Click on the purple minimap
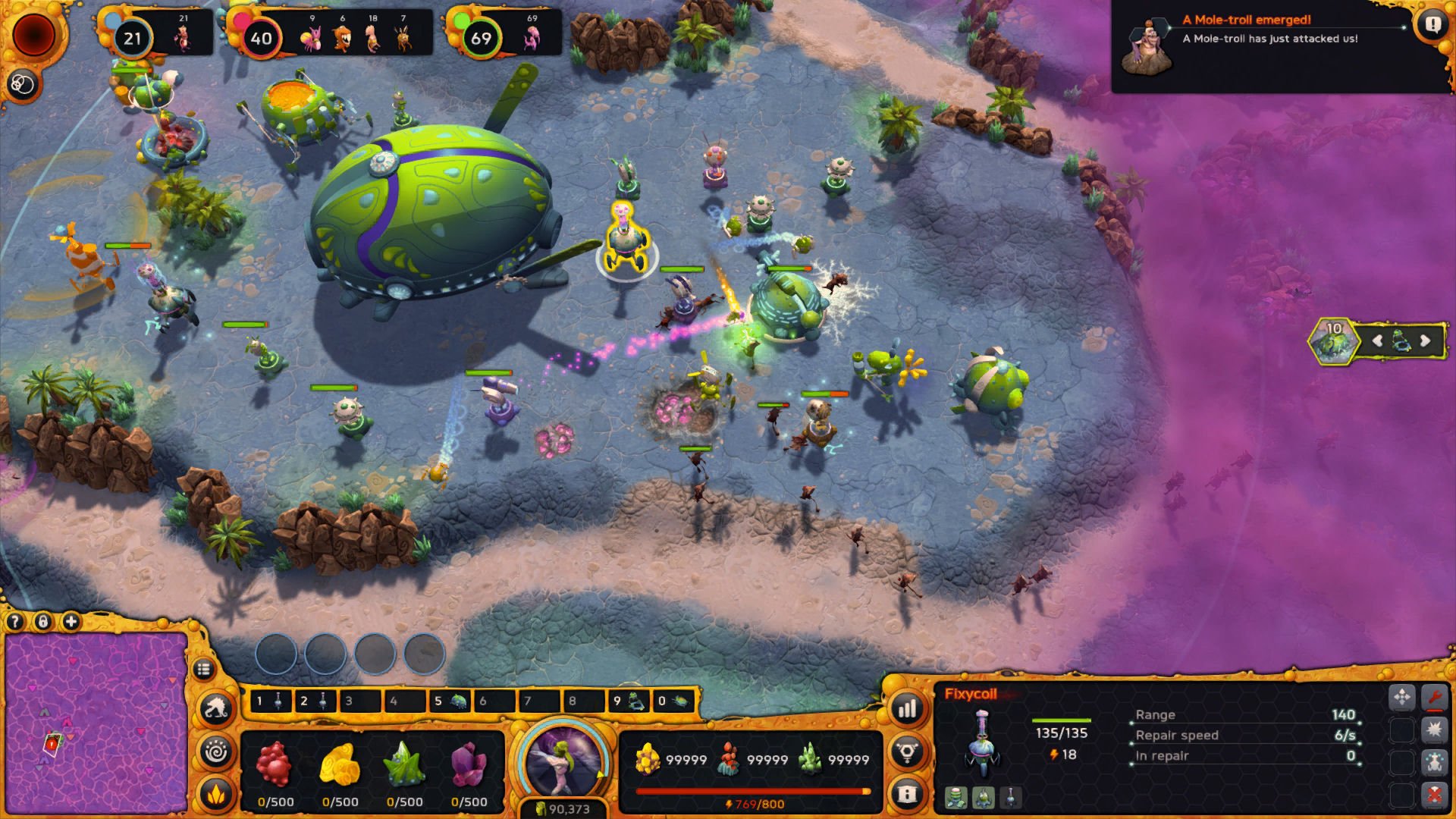The image size is (1456, 819). point(96,723)
